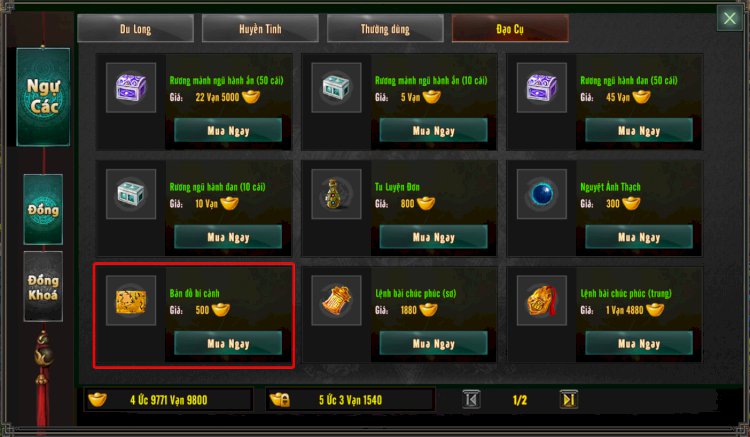Jump to the first shop page
750x437 pixels.
click(x=472, y=399)
